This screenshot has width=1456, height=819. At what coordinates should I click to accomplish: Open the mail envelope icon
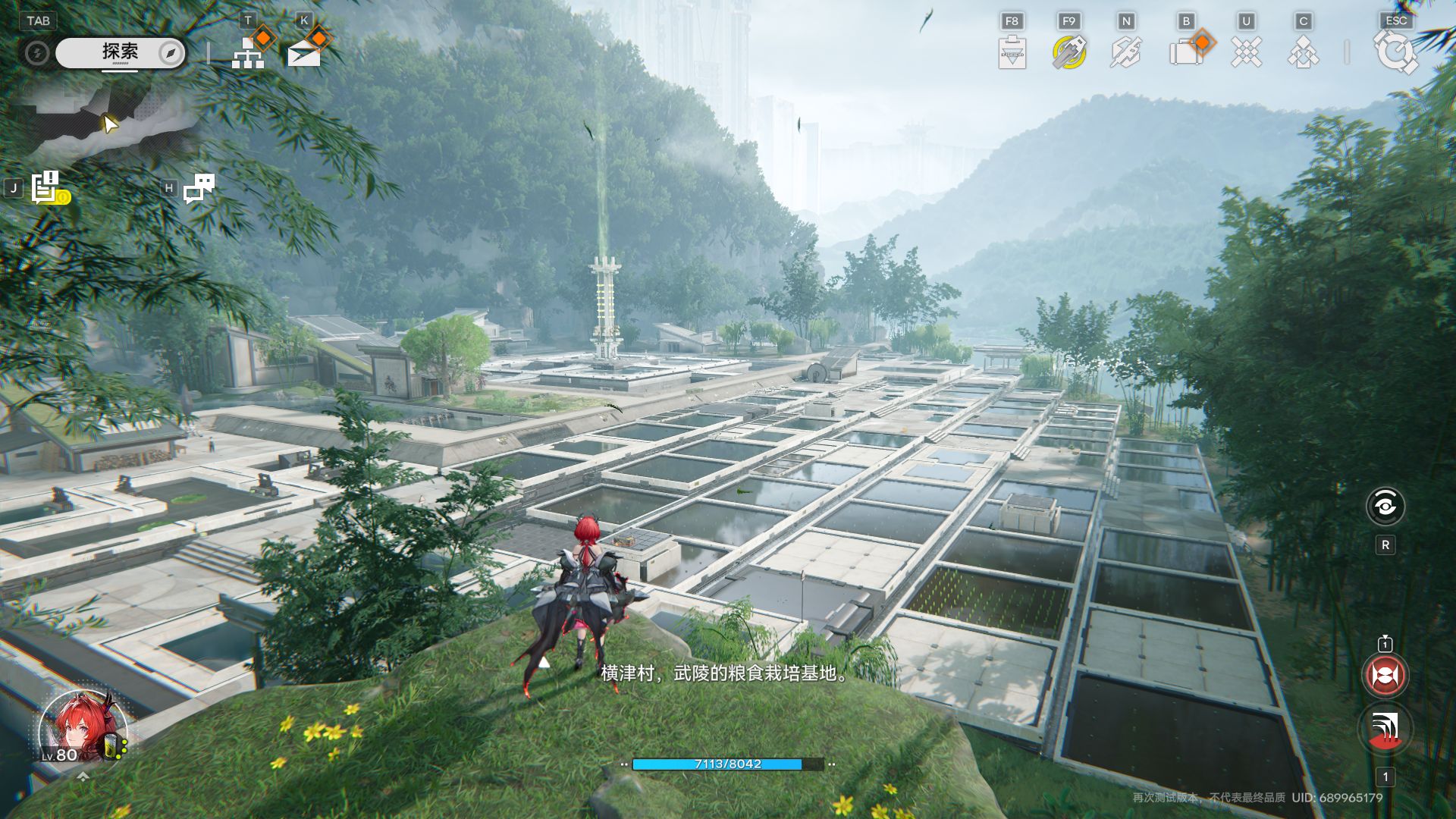coord(304,53)
